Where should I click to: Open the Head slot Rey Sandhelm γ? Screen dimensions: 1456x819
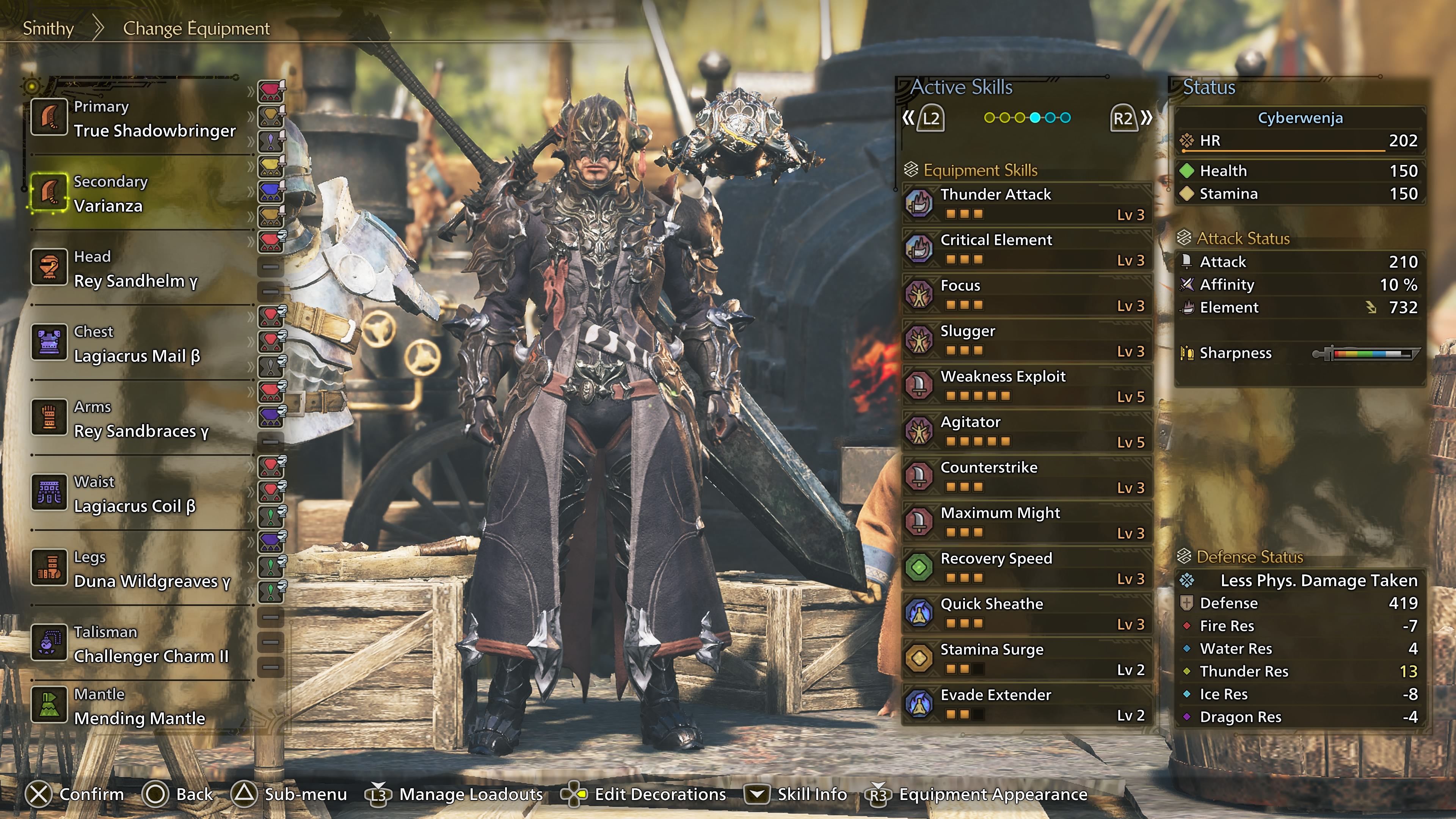(x=141, y=269)
